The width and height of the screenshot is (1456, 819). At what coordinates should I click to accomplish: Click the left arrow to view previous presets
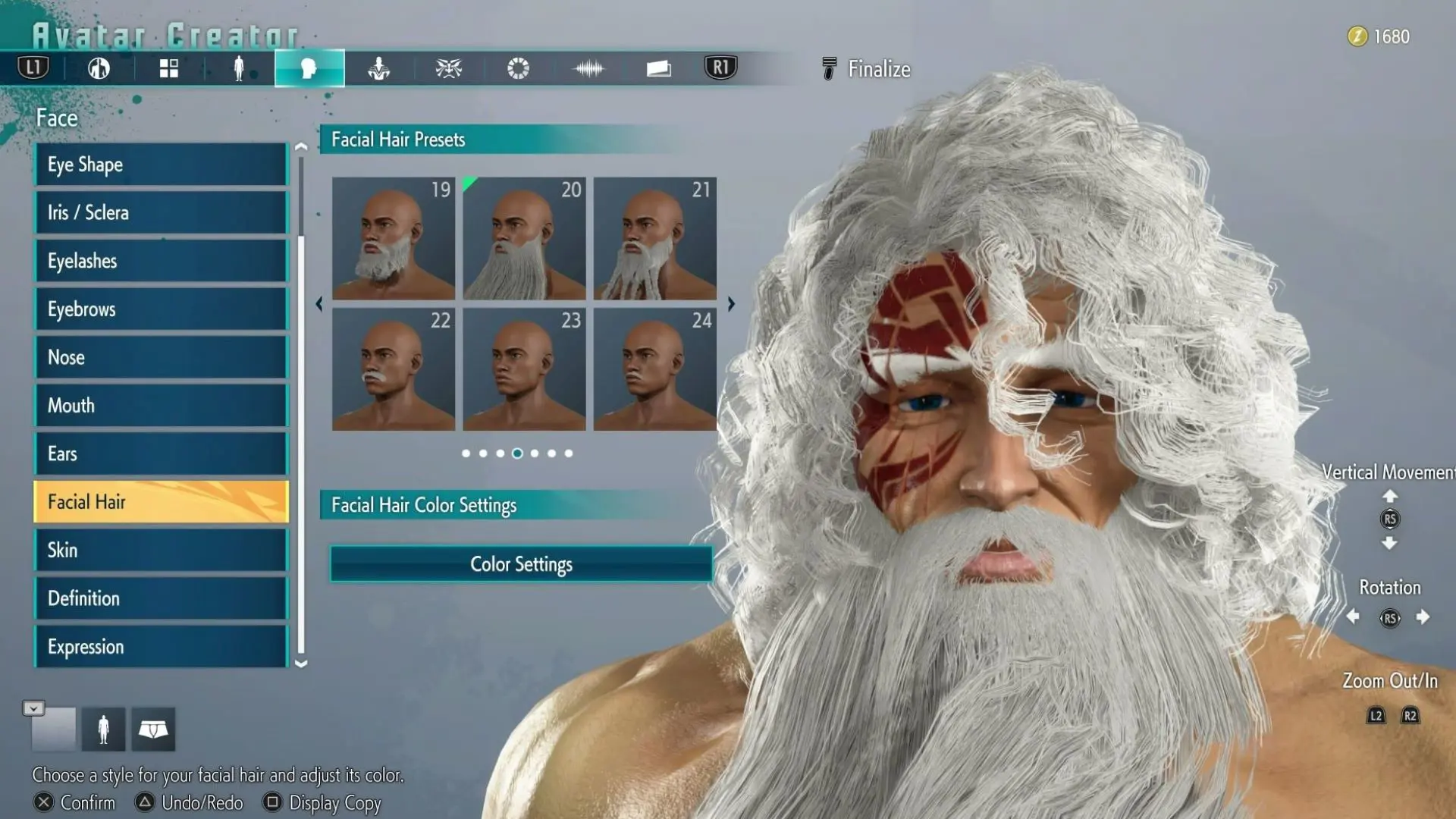(x=319, y=304)
